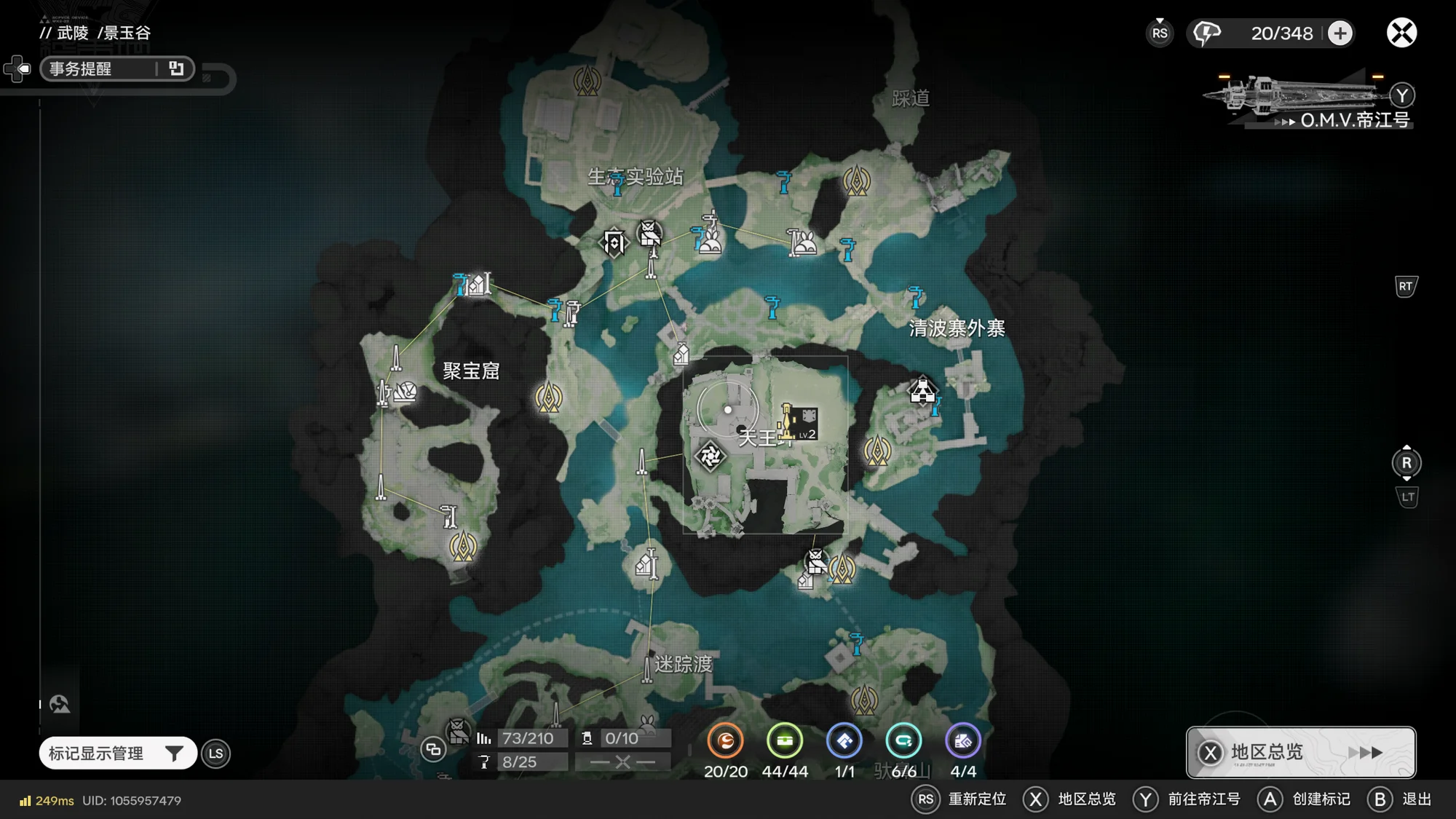Click the shield marker below 生态实验站
Image resolution: width=1456 pixels, height=819 pixels.
pyautogui.click(x=614, y=242)
